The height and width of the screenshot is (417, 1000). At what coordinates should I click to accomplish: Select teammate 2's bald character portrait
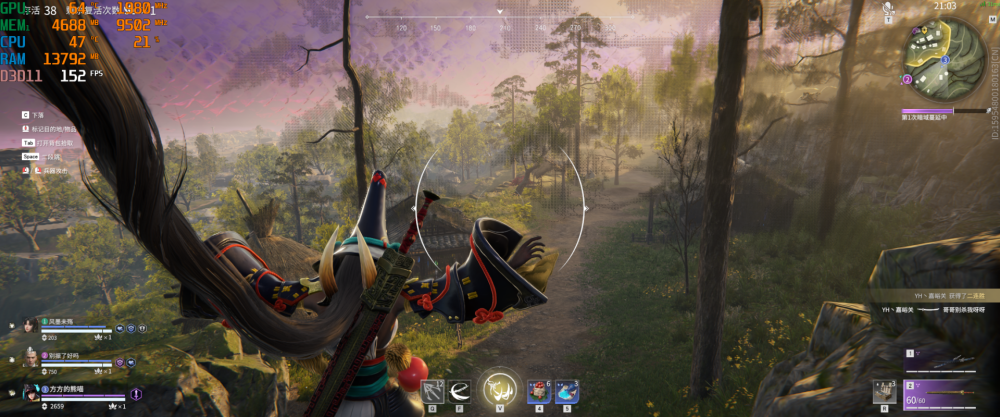28,359
